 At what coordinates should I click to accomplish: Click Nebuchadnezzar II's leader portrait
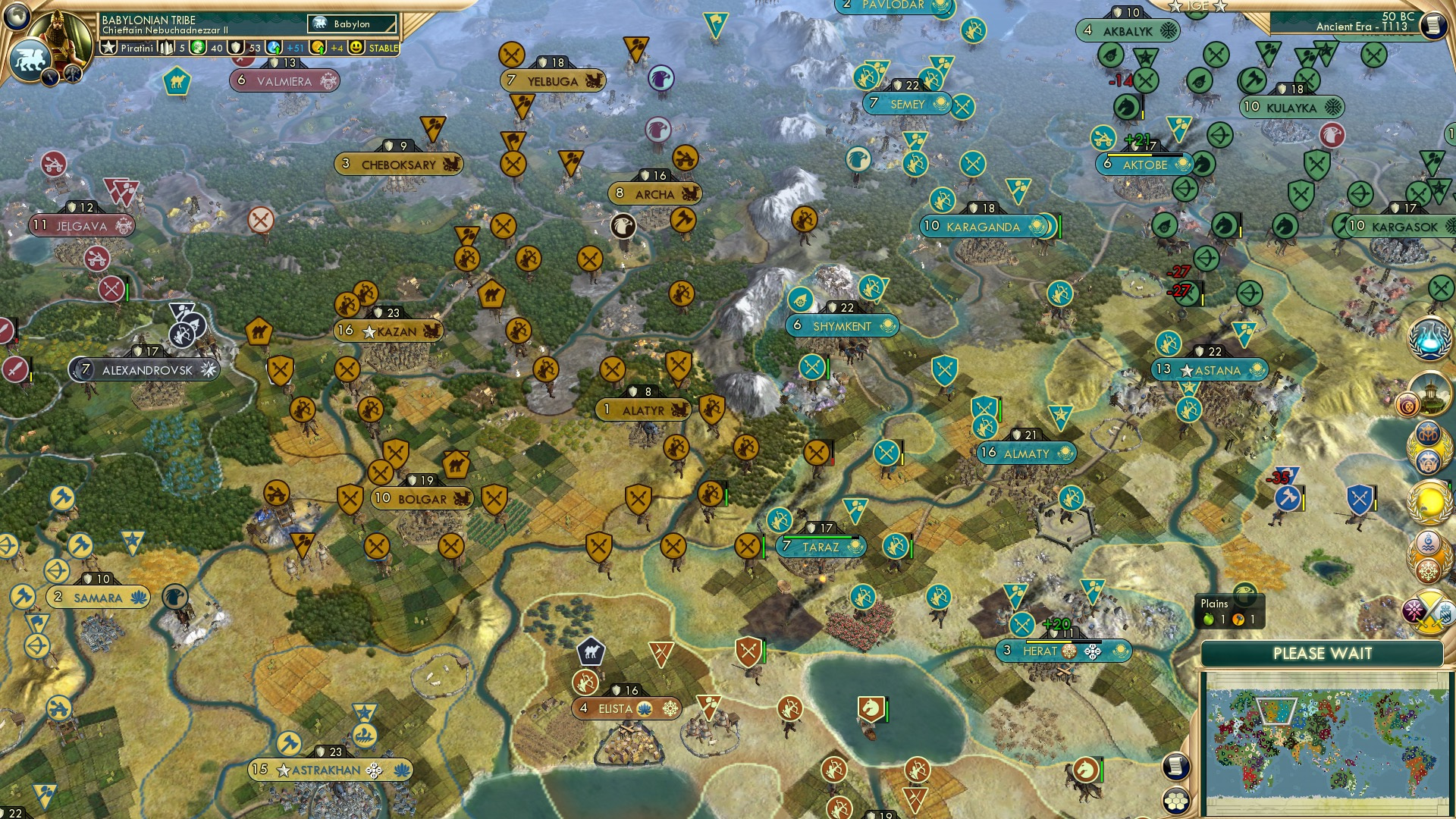point(58,34)
